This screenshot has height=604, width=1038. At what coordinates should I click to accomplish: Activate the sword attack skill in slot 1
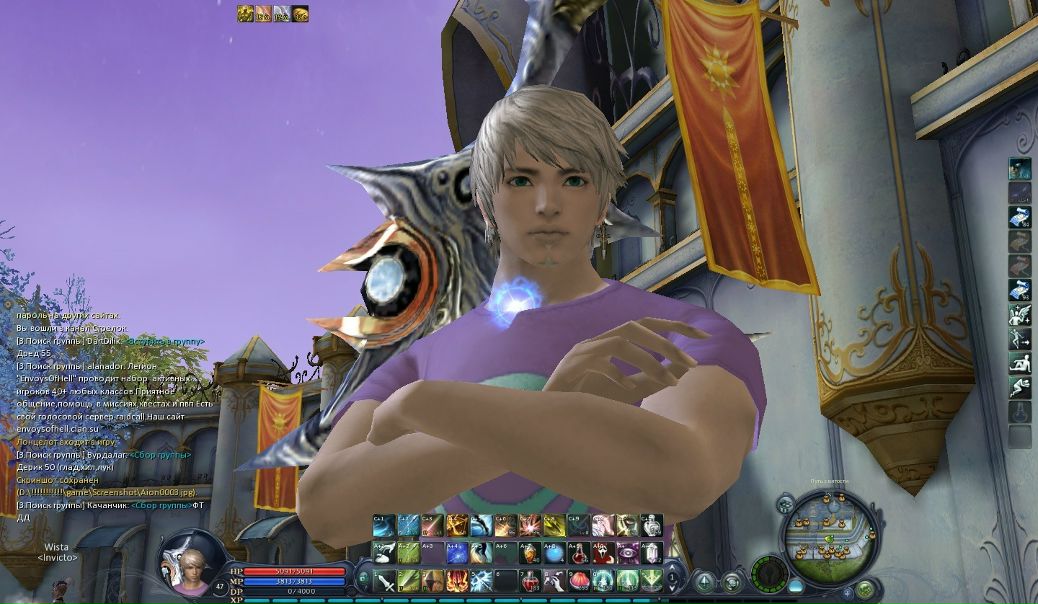[x=384, y=580]
